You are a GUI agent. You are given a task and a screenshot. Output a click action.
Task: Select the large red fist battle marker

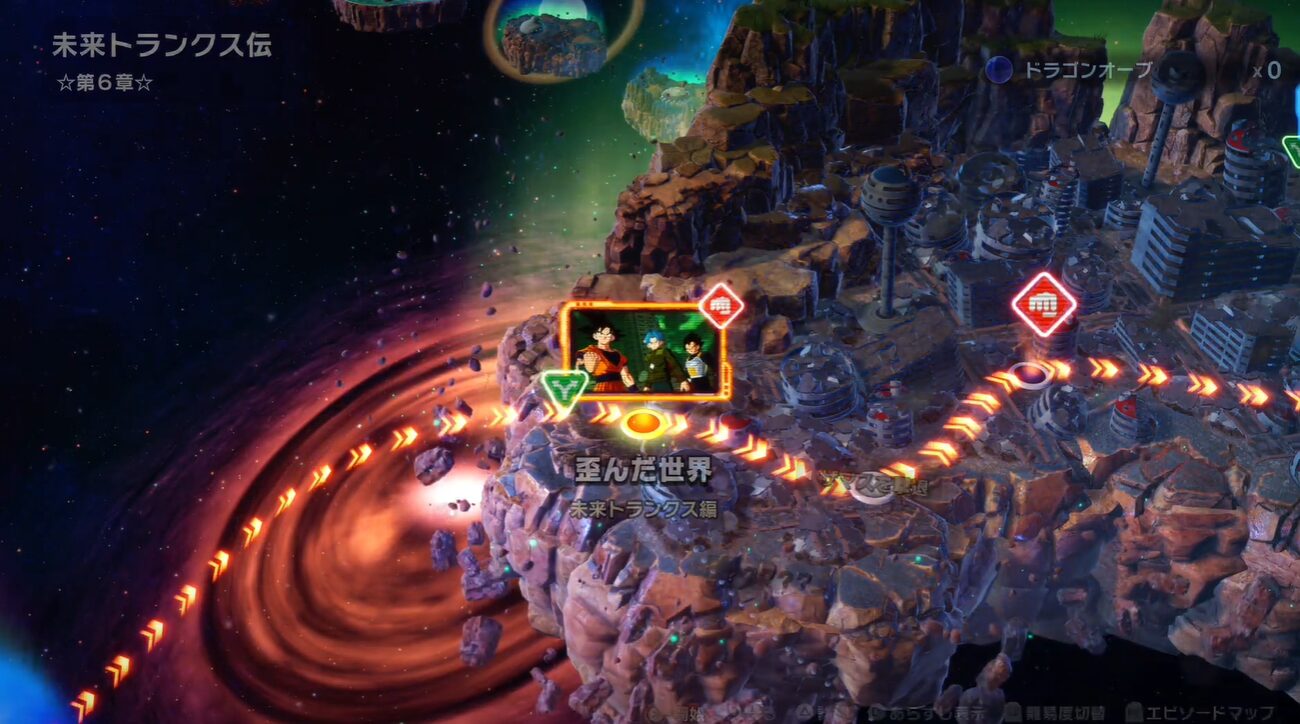(x=1043, y=303)
